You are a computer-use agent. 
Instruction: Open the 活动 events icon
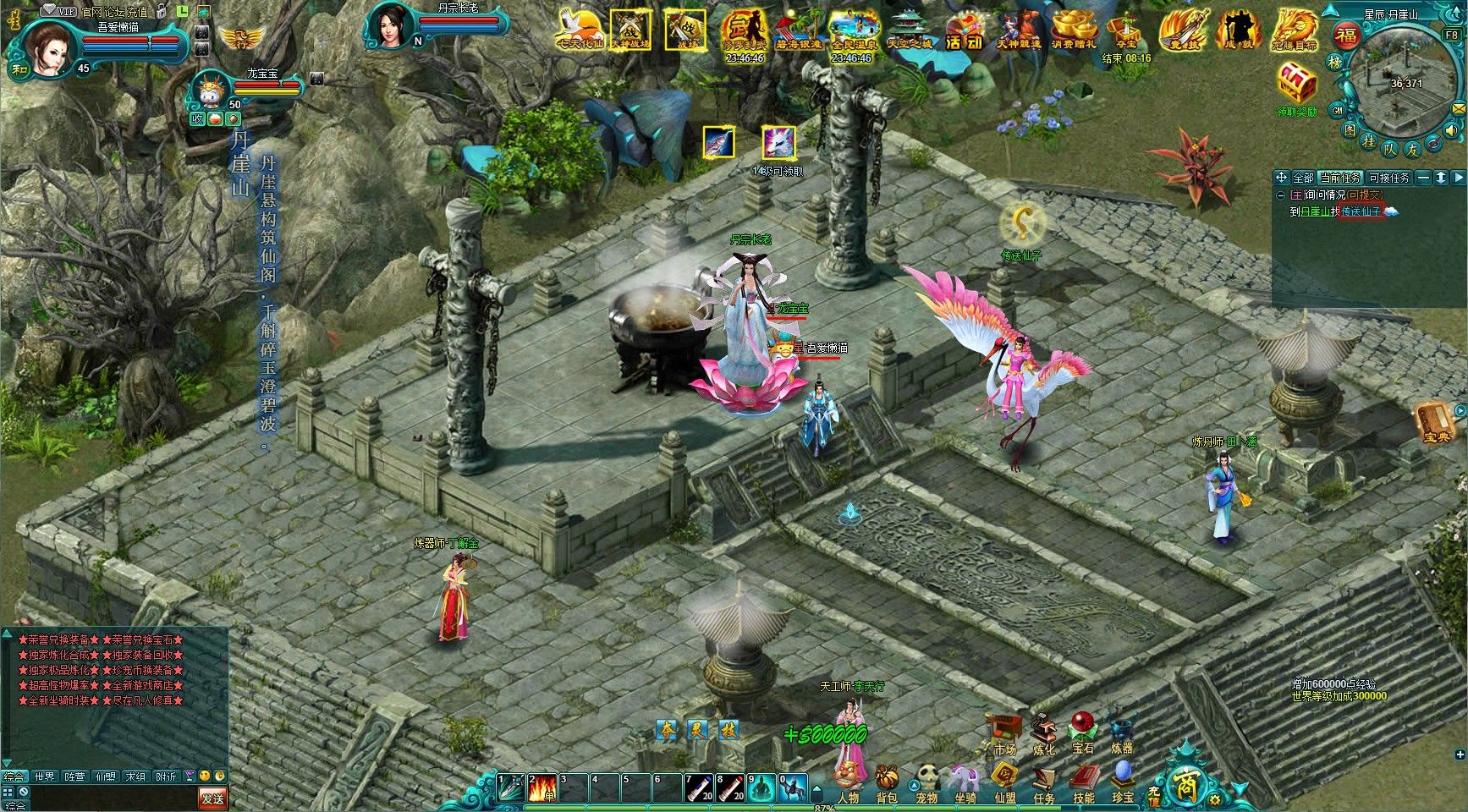[x=964, y=31]
